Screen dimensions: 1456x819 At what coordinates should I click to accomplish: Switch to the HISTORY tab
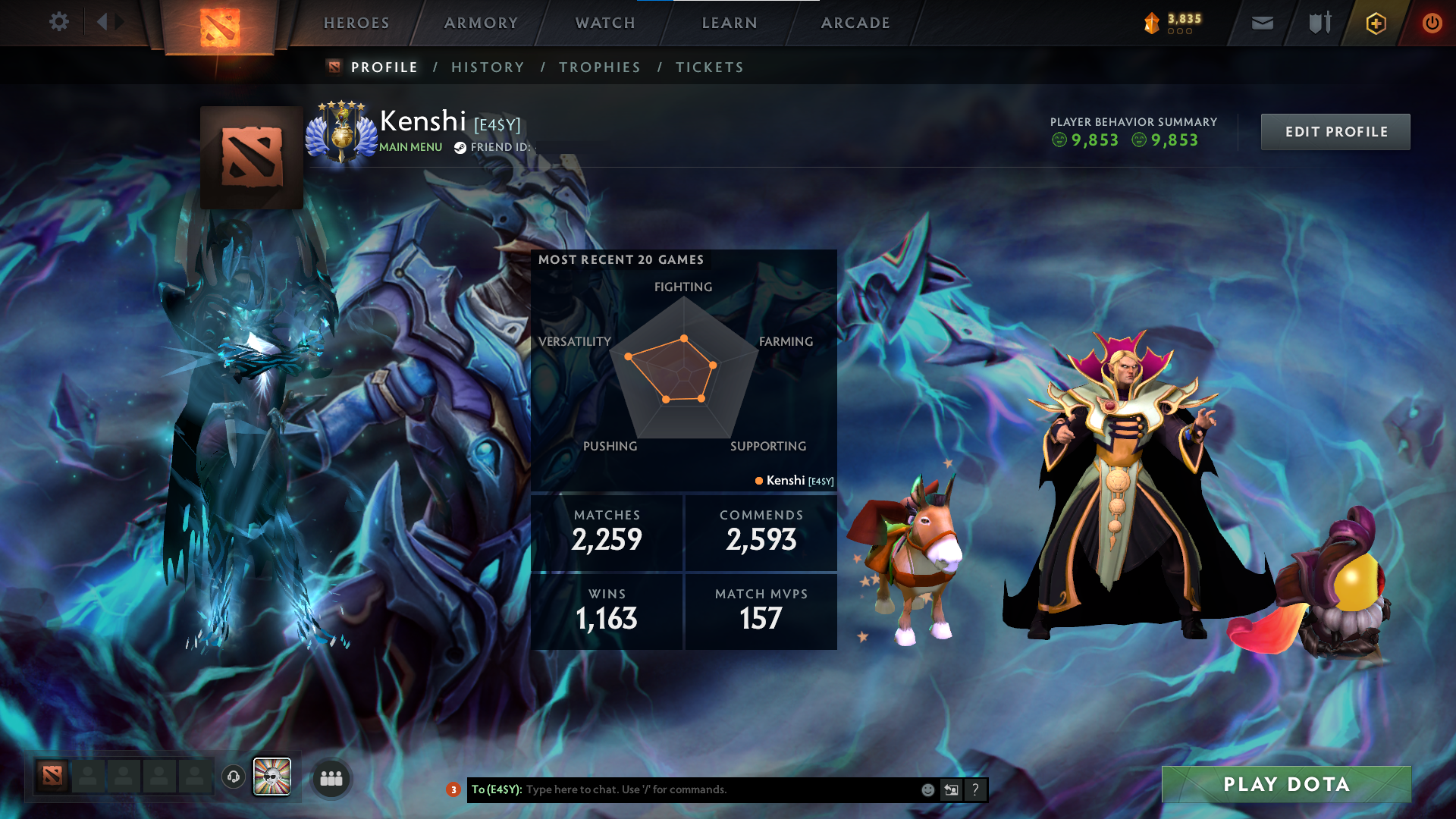click(488, 67)
